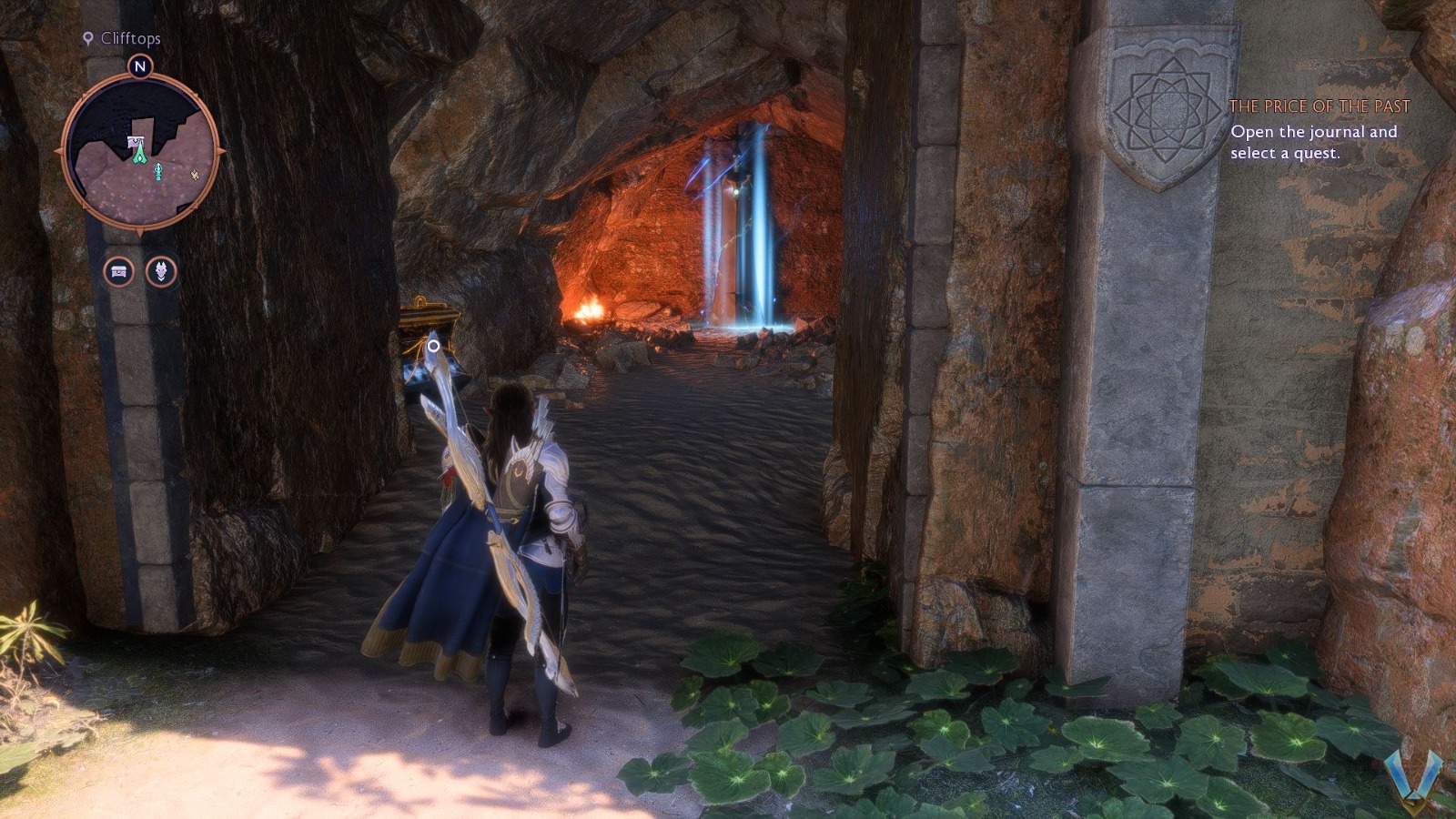1456x819 pixels.
Task: Select THE PRICE OF THE PAST quest title
Action: click(x=1321, y=106)
